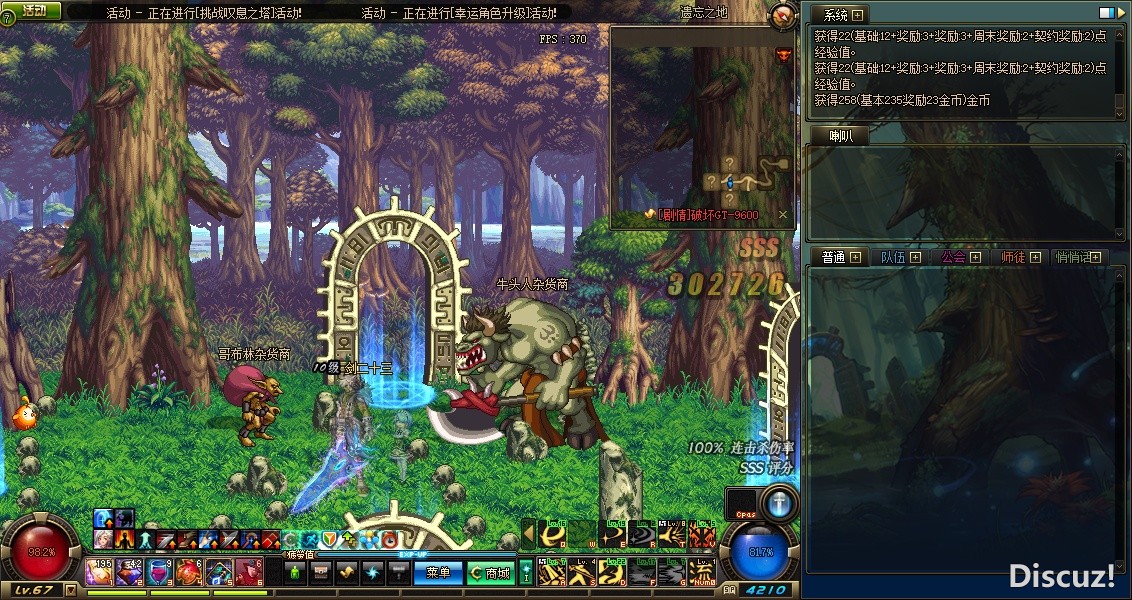Open the dropdown beside the Lv.67 indicator
Screen dimensions: 1132x600
click(70, 590)
